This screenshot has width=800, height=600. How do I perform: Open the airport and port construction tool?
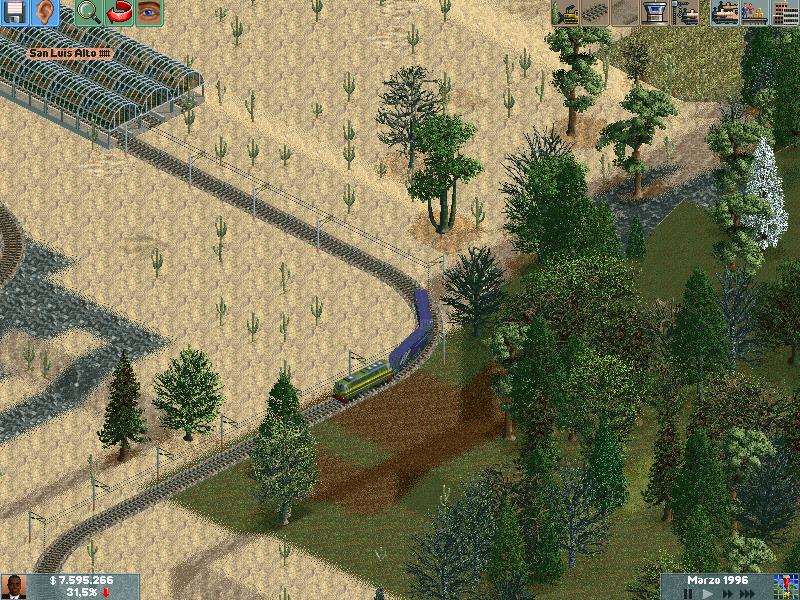(656, 12)
